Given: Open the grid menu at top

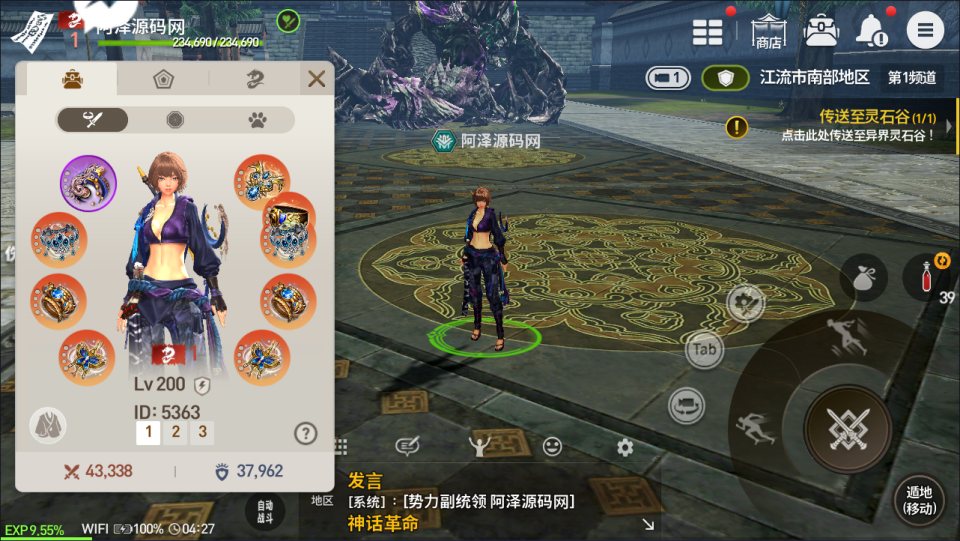Looking at the screenshot, I should (x=708, y=31).
